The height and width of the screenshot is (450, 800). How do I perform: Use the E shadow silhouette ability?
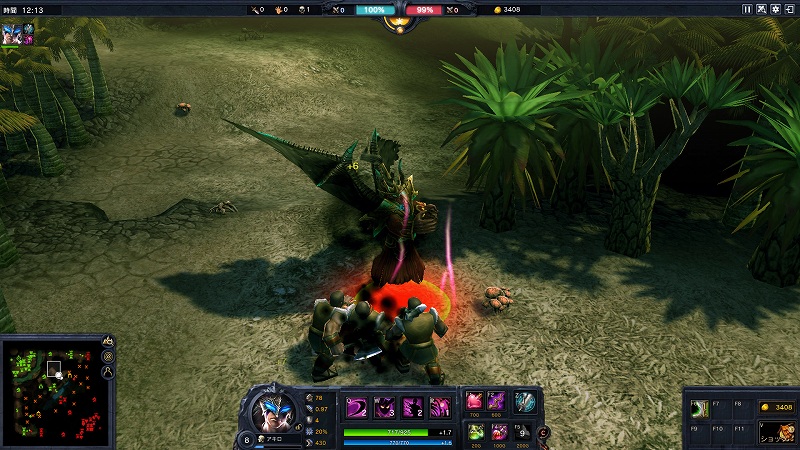(x=412, y=408)
